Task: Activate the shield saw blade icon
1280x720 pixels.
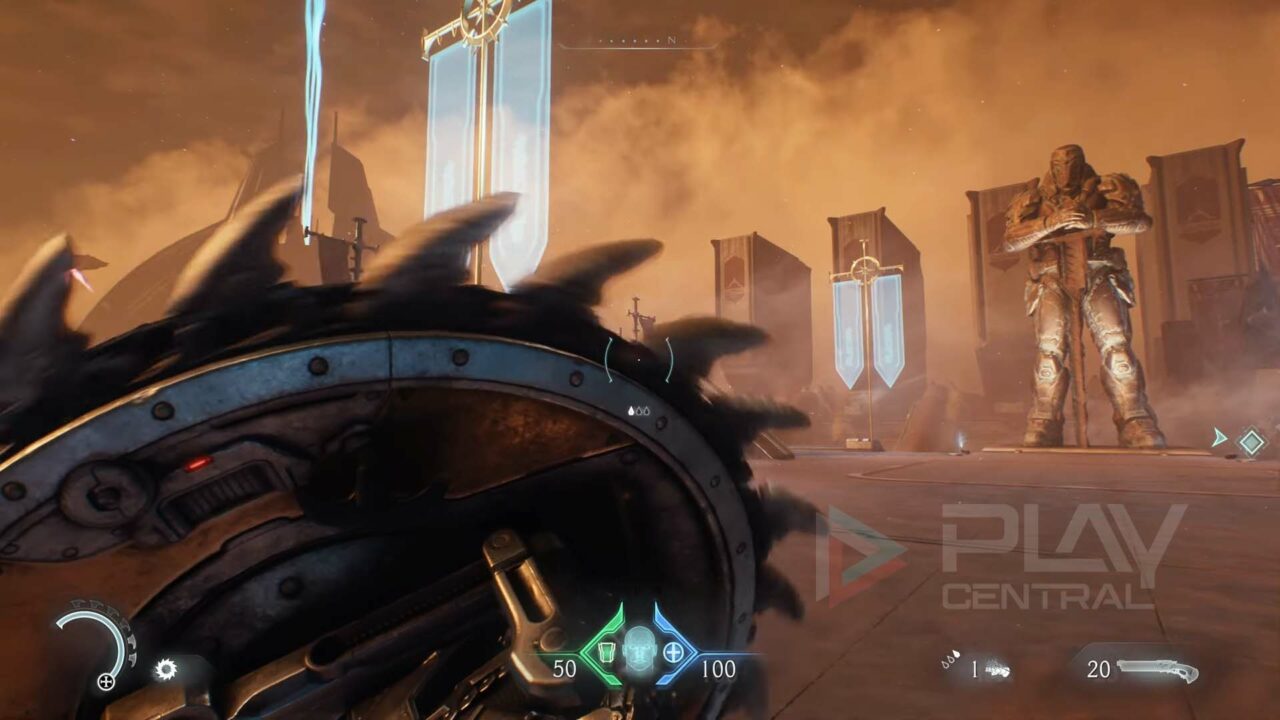Action: tap(166, 669)
